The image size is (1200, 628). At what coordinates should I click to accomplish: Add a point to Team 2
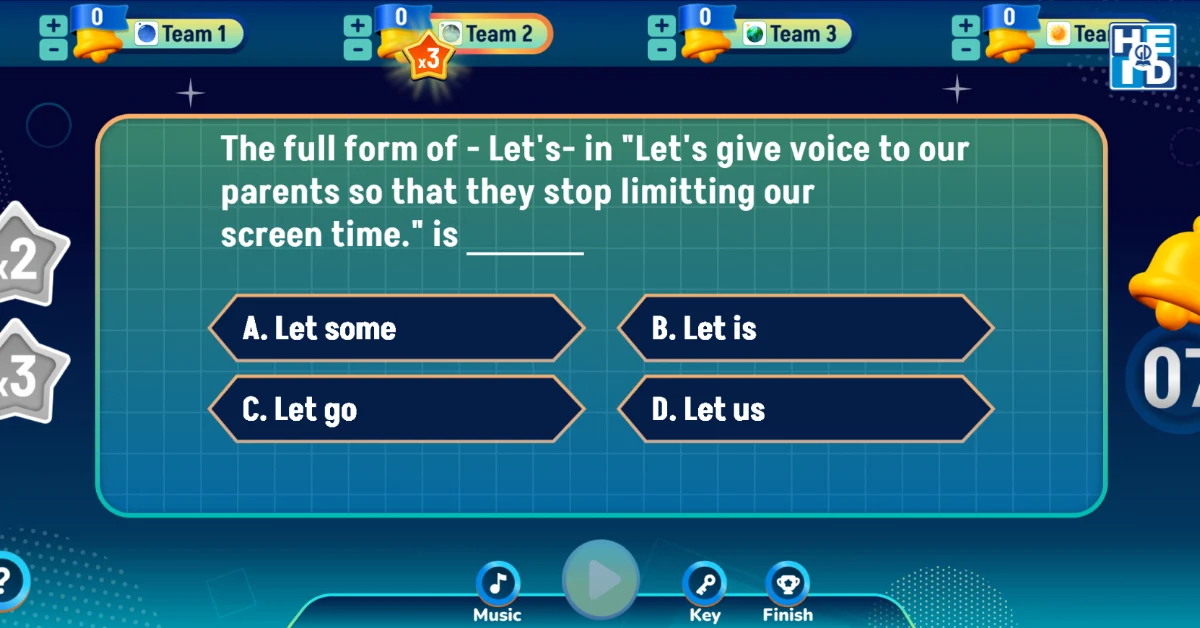tap(356, 24)
